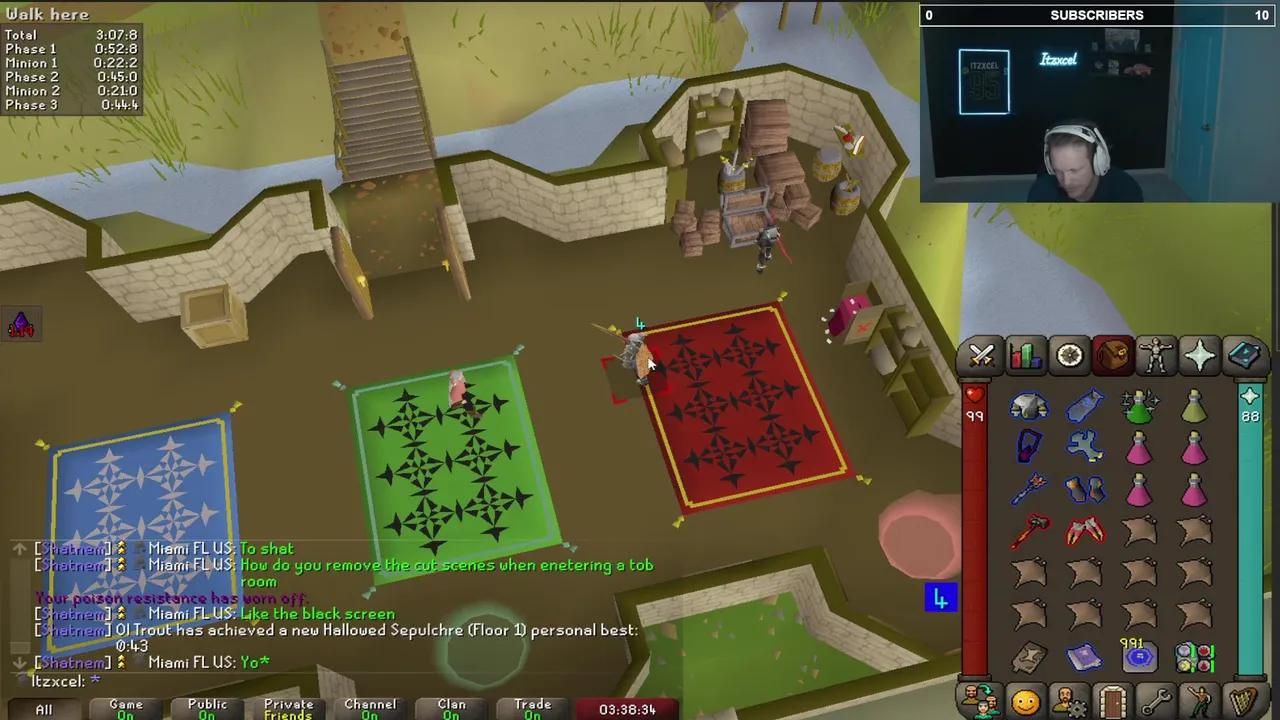This screenshot has width=1280, height=720.
Task: Open the Magic spellbook tab
Action: (x=1243, y=355)
